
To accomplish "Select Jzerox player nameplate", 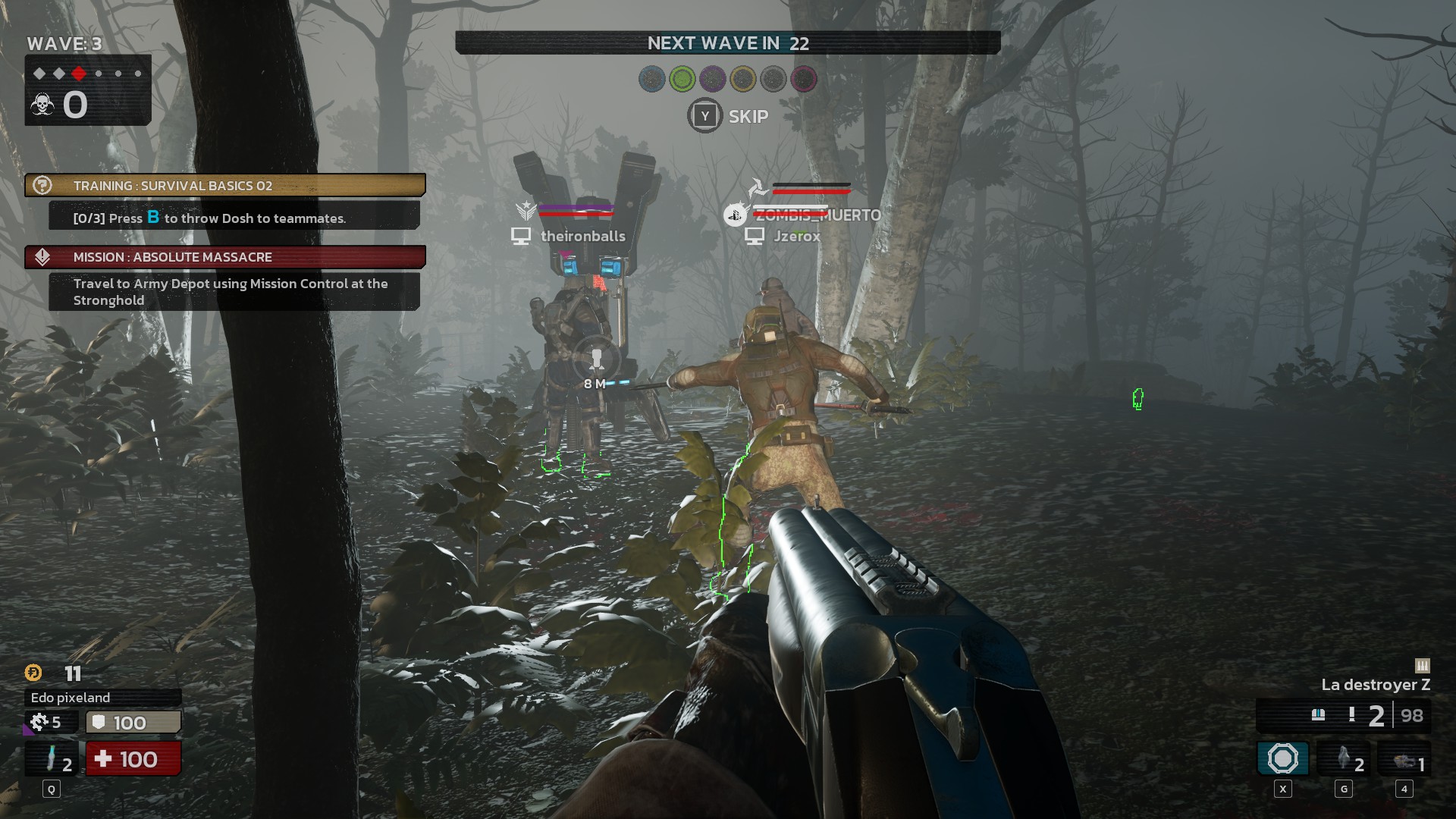I will tap(796, 237).
